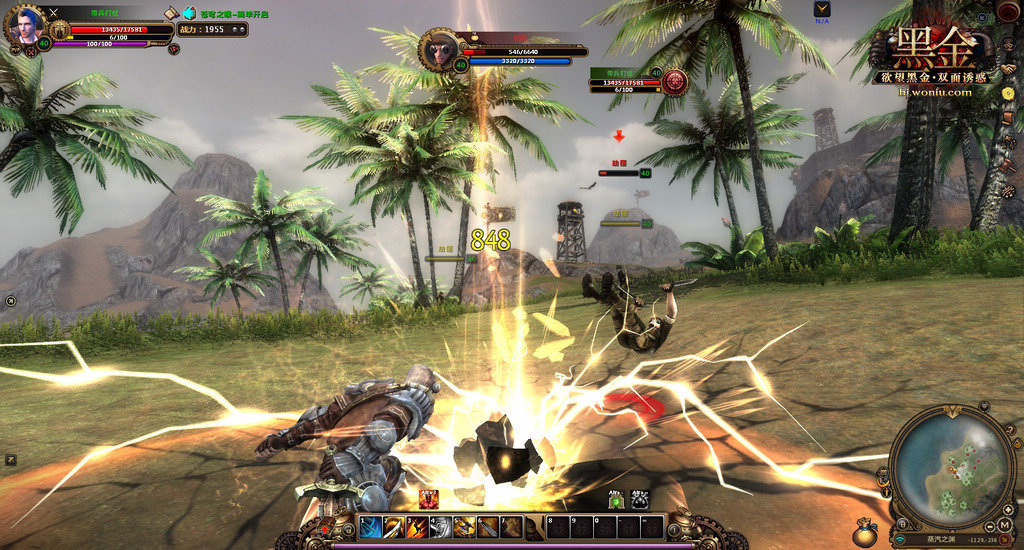Click the round M button beside minimap

click(1004, 525)
